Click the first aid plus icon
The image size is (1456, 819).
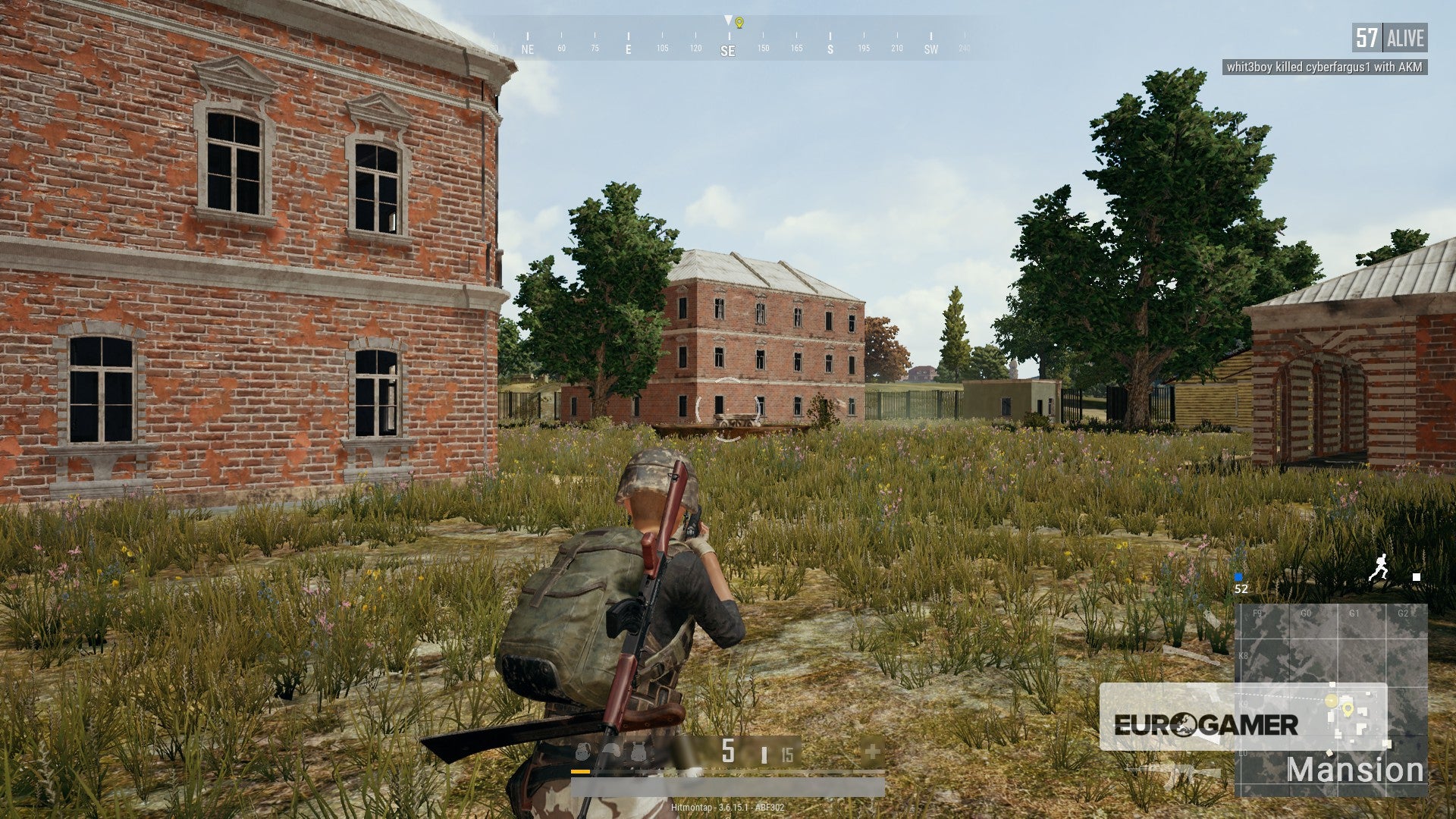[x=874, y=751]
